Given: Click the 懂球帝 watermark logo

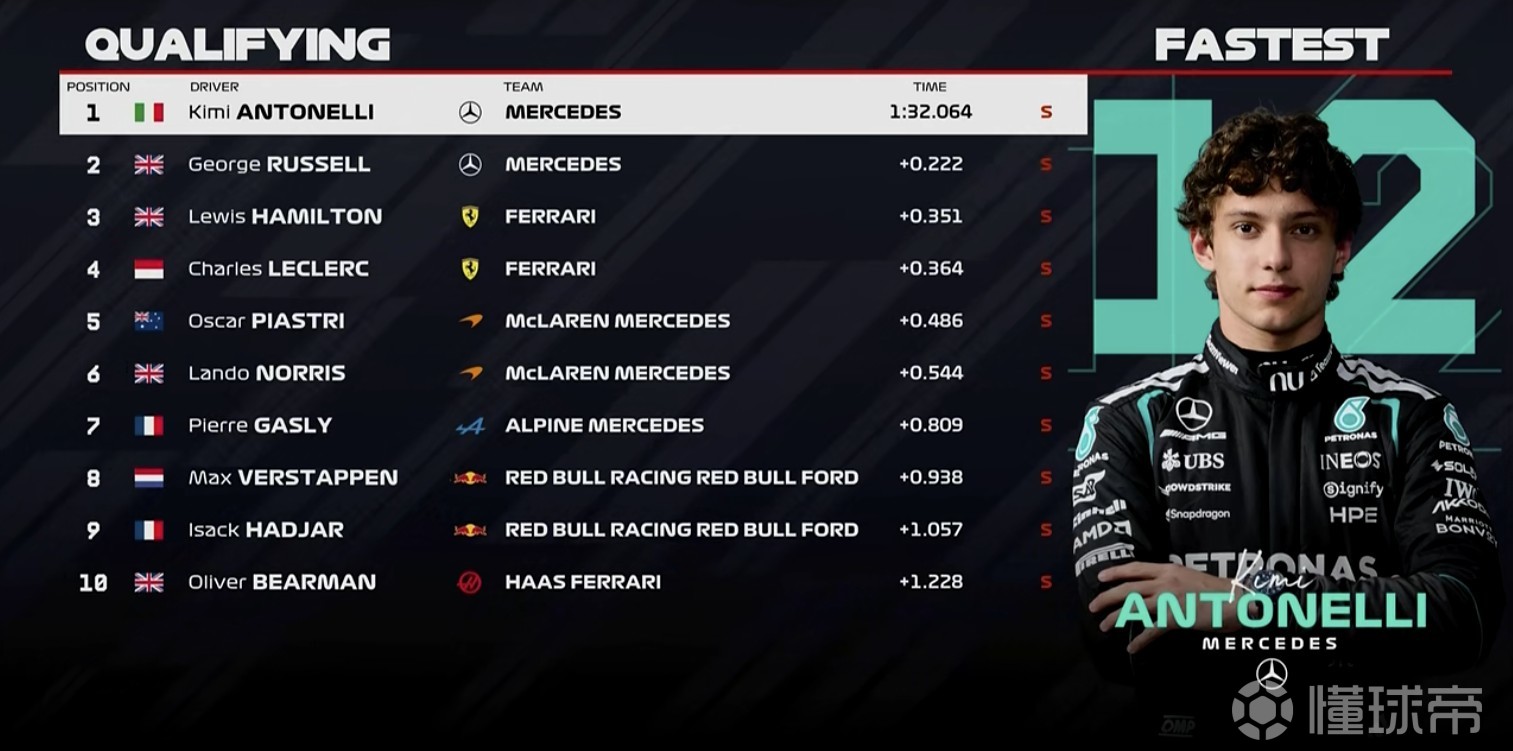Looking at the screenshot, I should pos(1357,708).
